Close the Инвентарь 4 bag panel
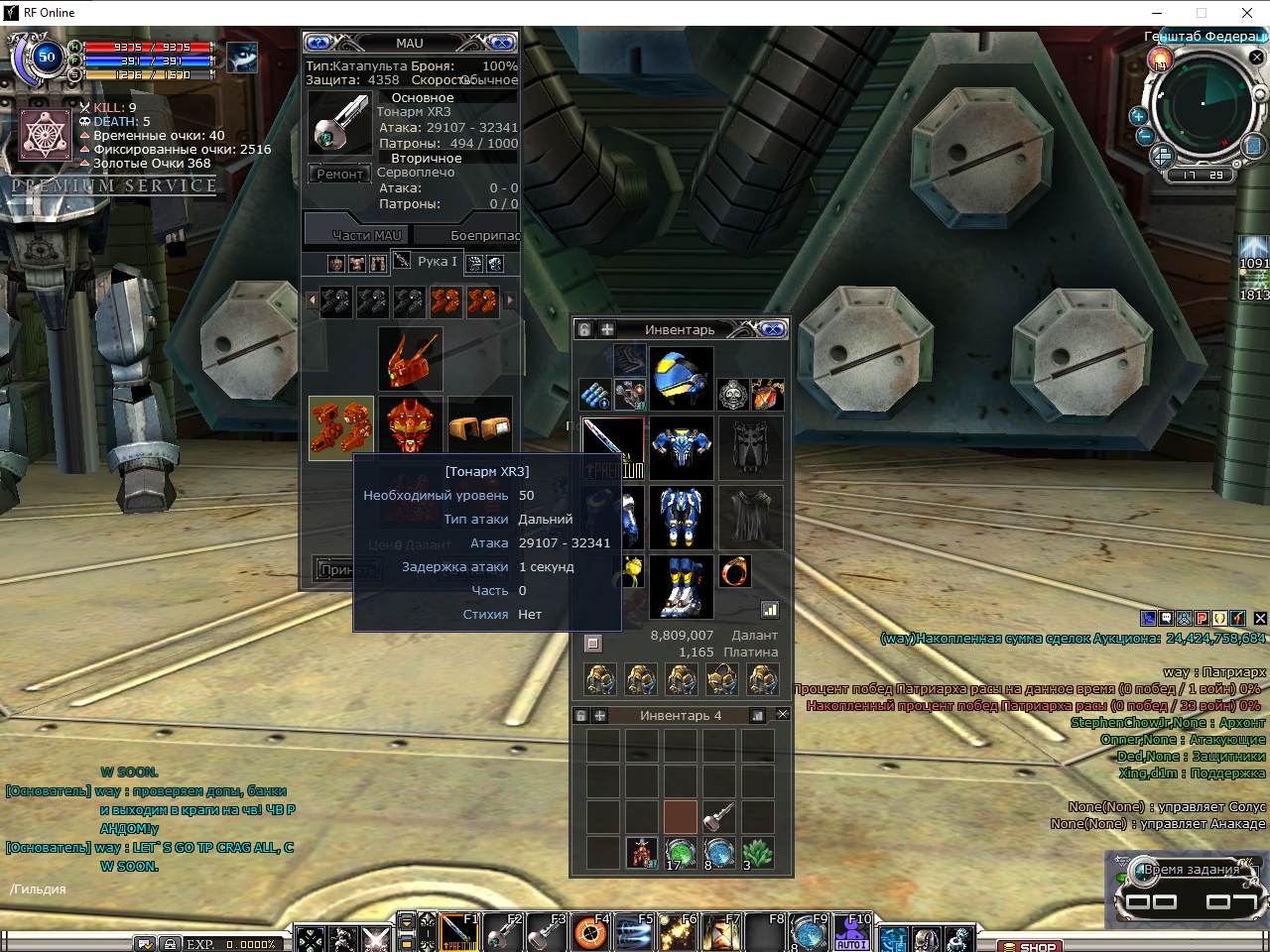 click(782, 714)
